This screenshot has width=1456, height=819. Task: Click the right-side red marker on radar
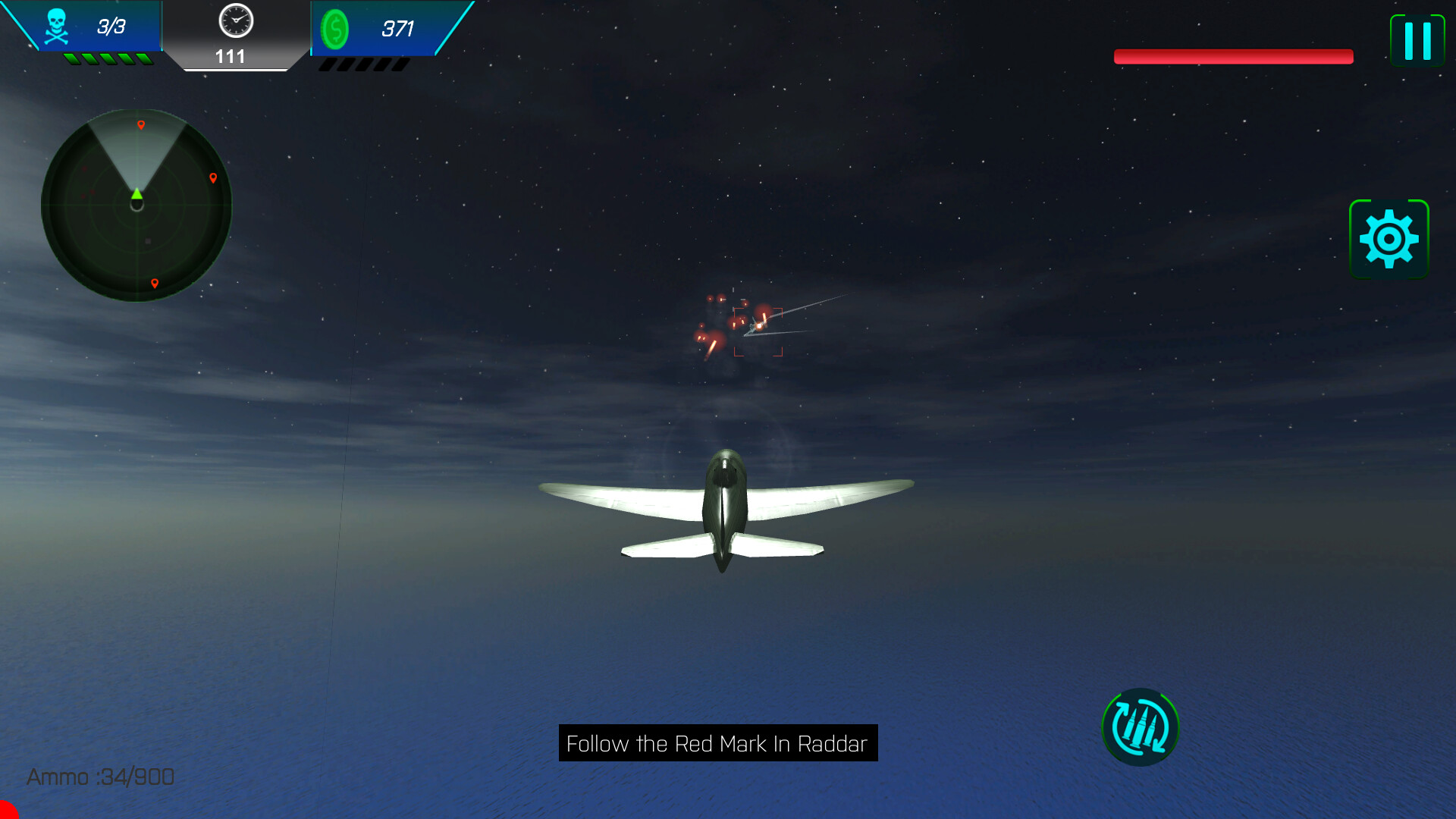214,178
